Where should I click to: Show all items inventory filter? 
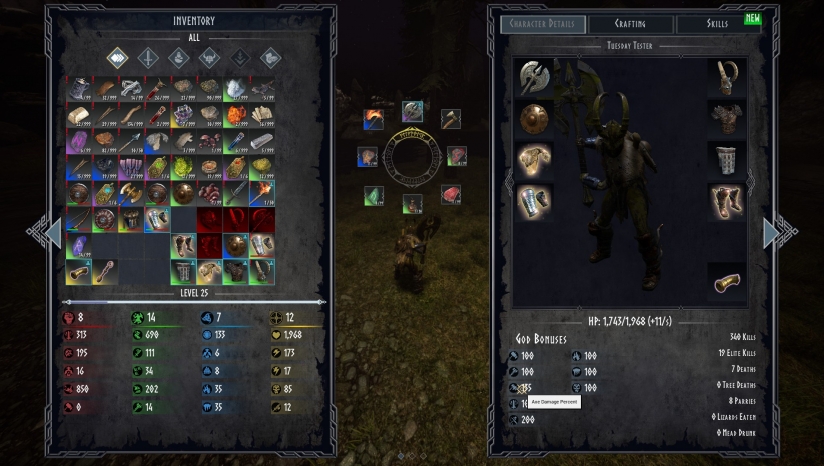click(118, 59)
